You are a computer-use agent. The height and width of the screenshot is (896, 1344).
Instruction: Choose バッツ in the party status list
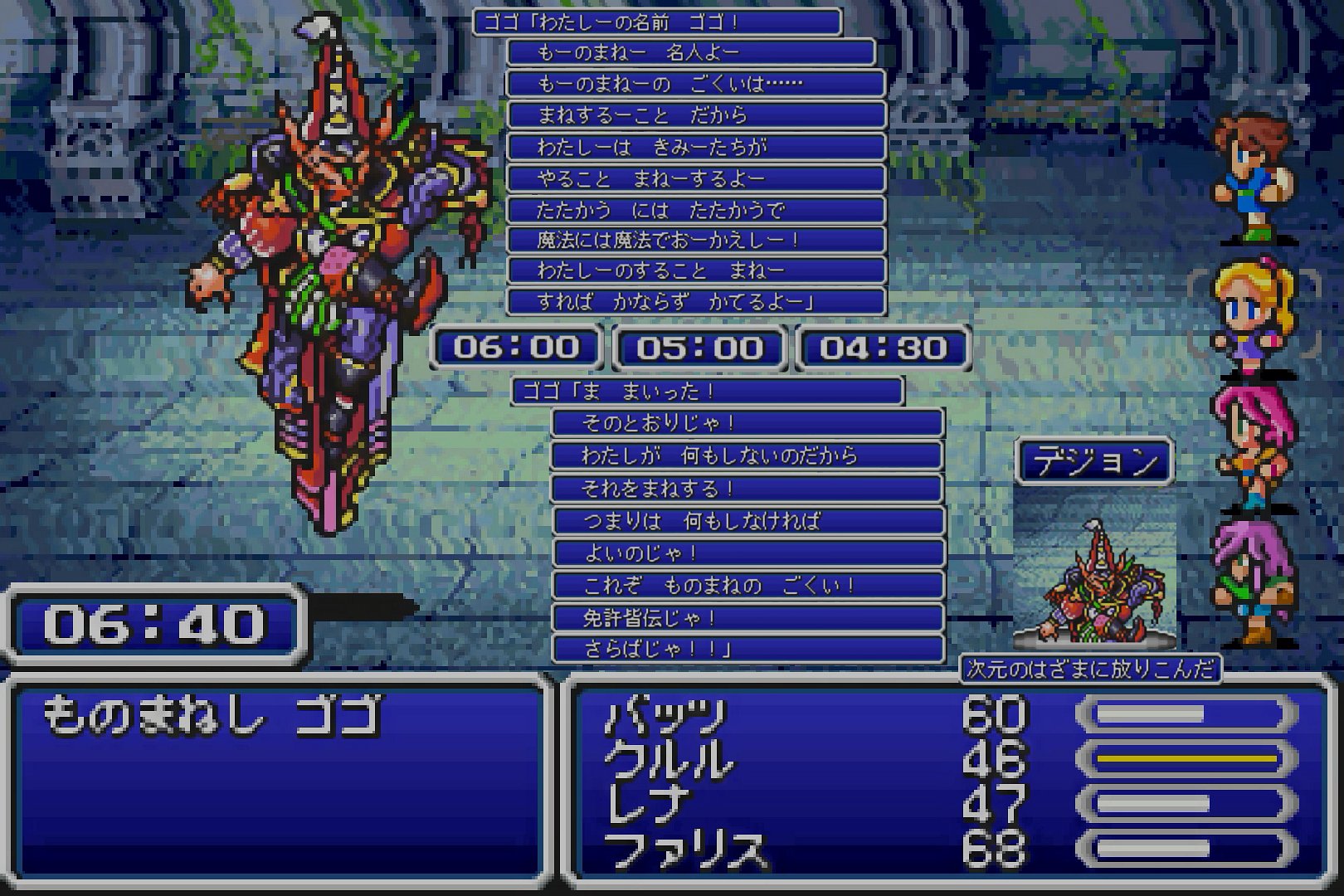pos(665,716)
